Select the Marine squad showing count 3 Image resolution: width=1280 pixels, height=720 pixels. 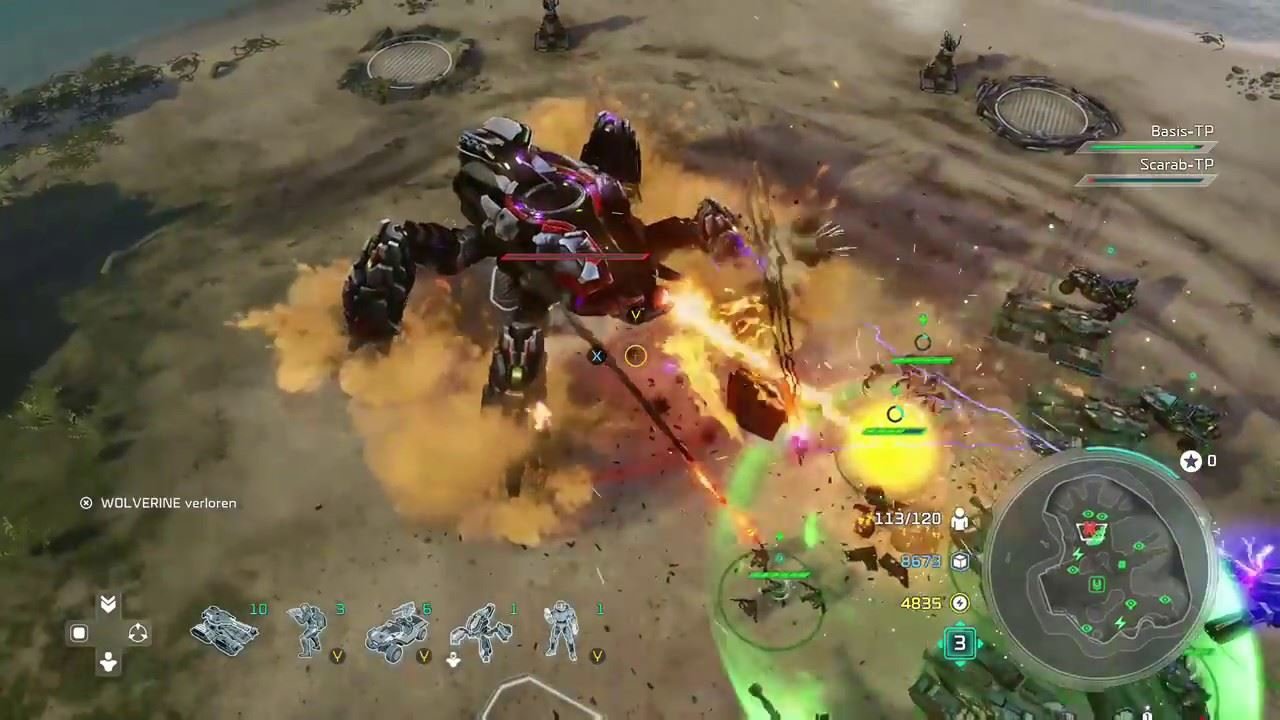(307, 632)
